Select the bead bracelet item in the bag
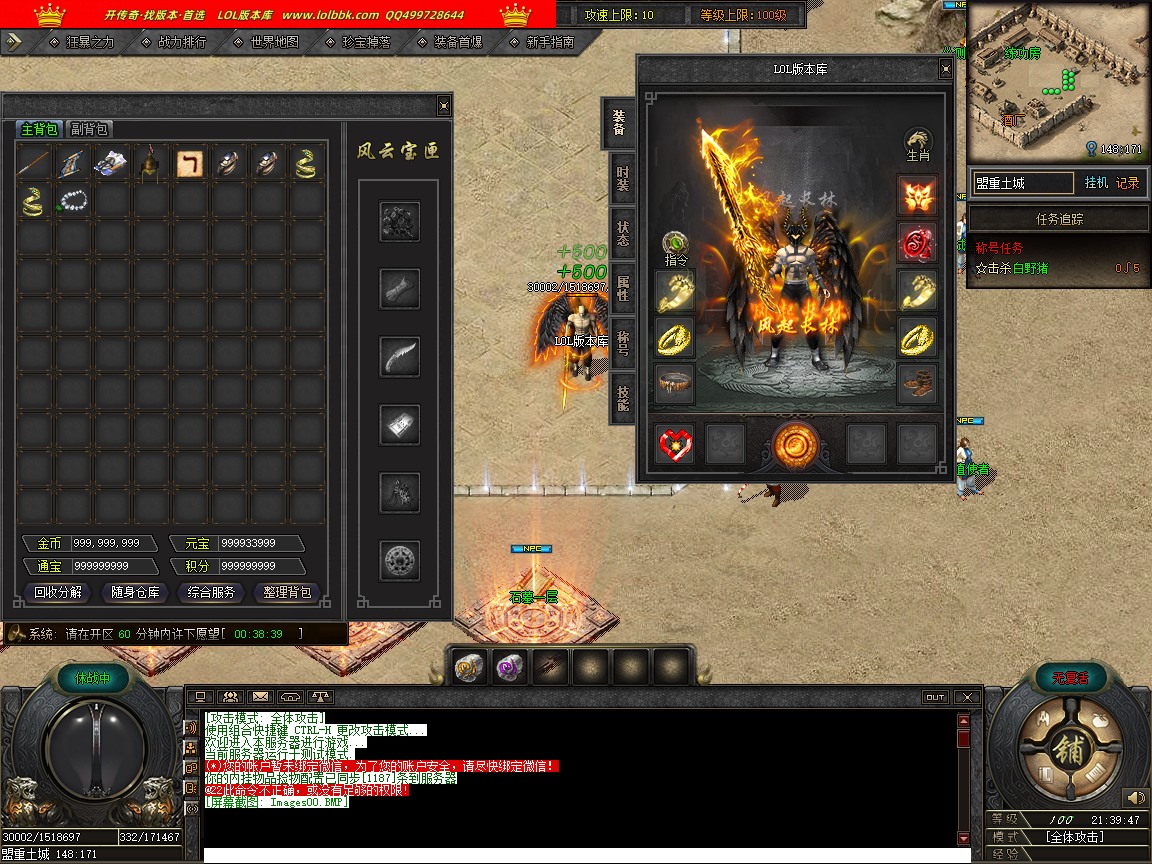The height and width of the screenshot is (864, 1152). (73, 202)
